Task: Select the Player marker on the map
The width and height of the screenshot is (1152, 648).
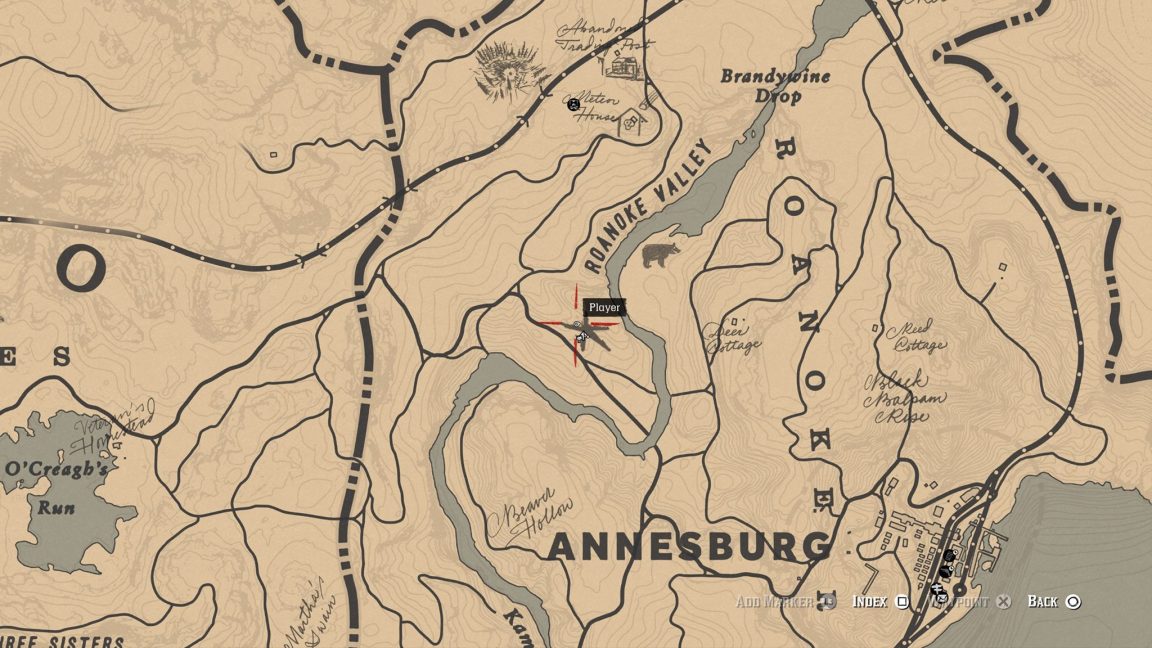Action: tap(579, 327)
